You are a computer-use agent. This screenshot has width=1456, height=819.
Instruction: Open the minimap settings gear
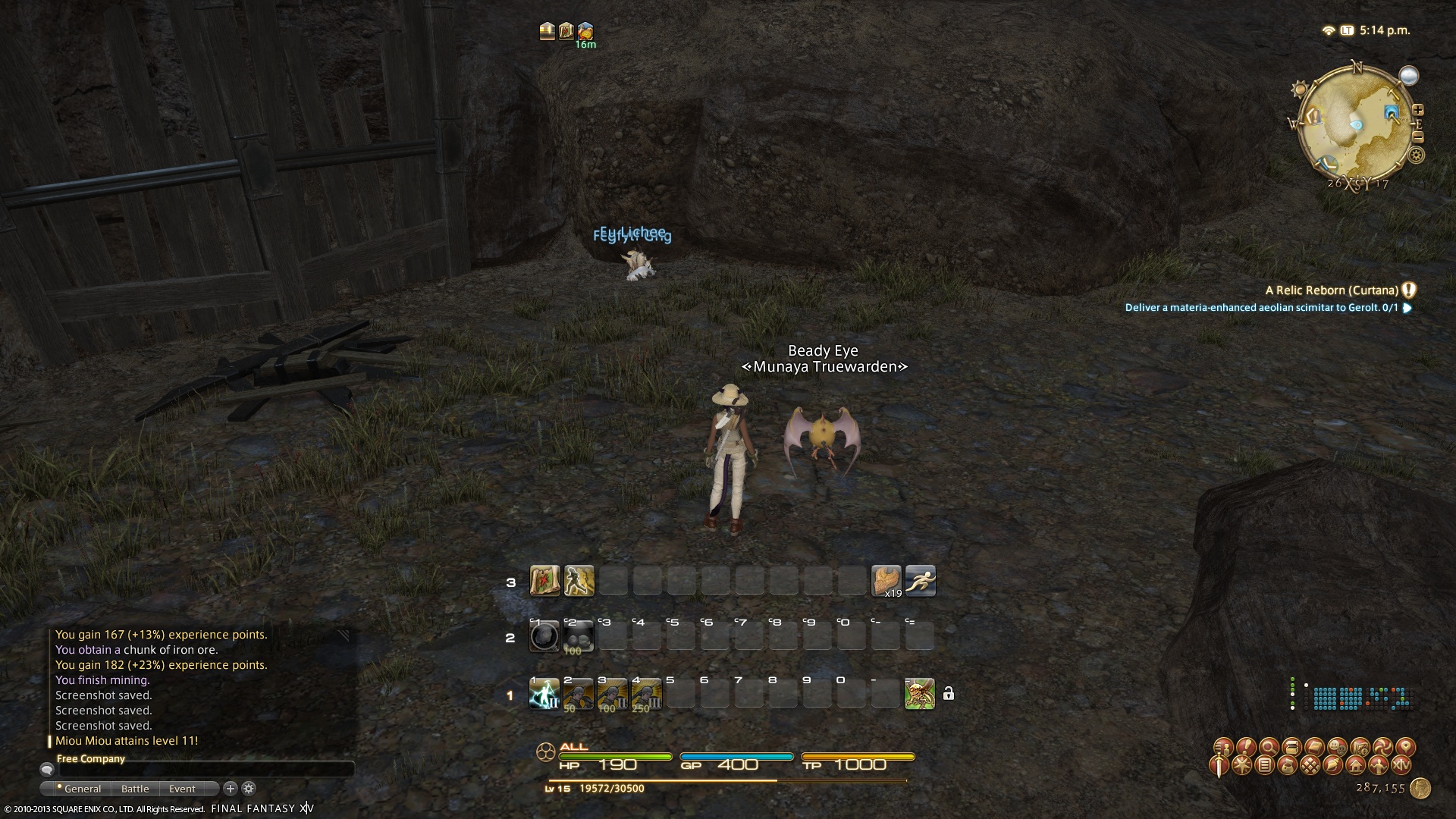pos(1416,156)
